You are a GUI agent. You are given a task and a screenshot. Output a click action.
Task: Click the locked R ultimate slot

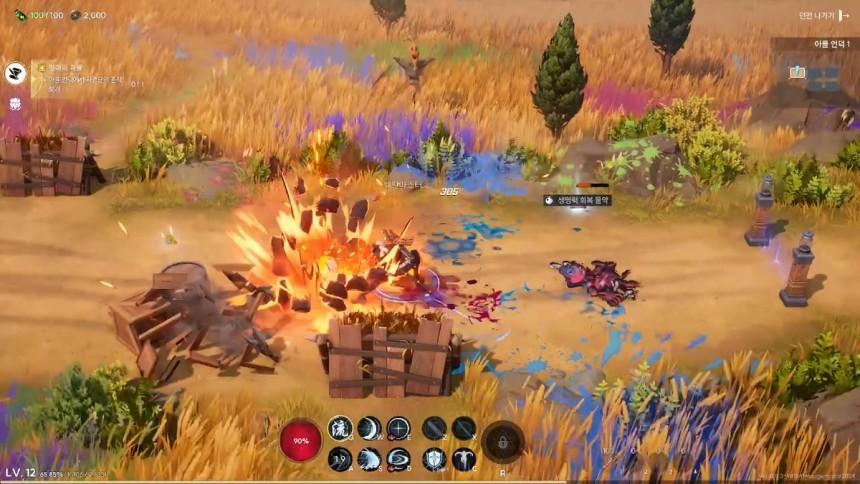[x=502, y=441]
